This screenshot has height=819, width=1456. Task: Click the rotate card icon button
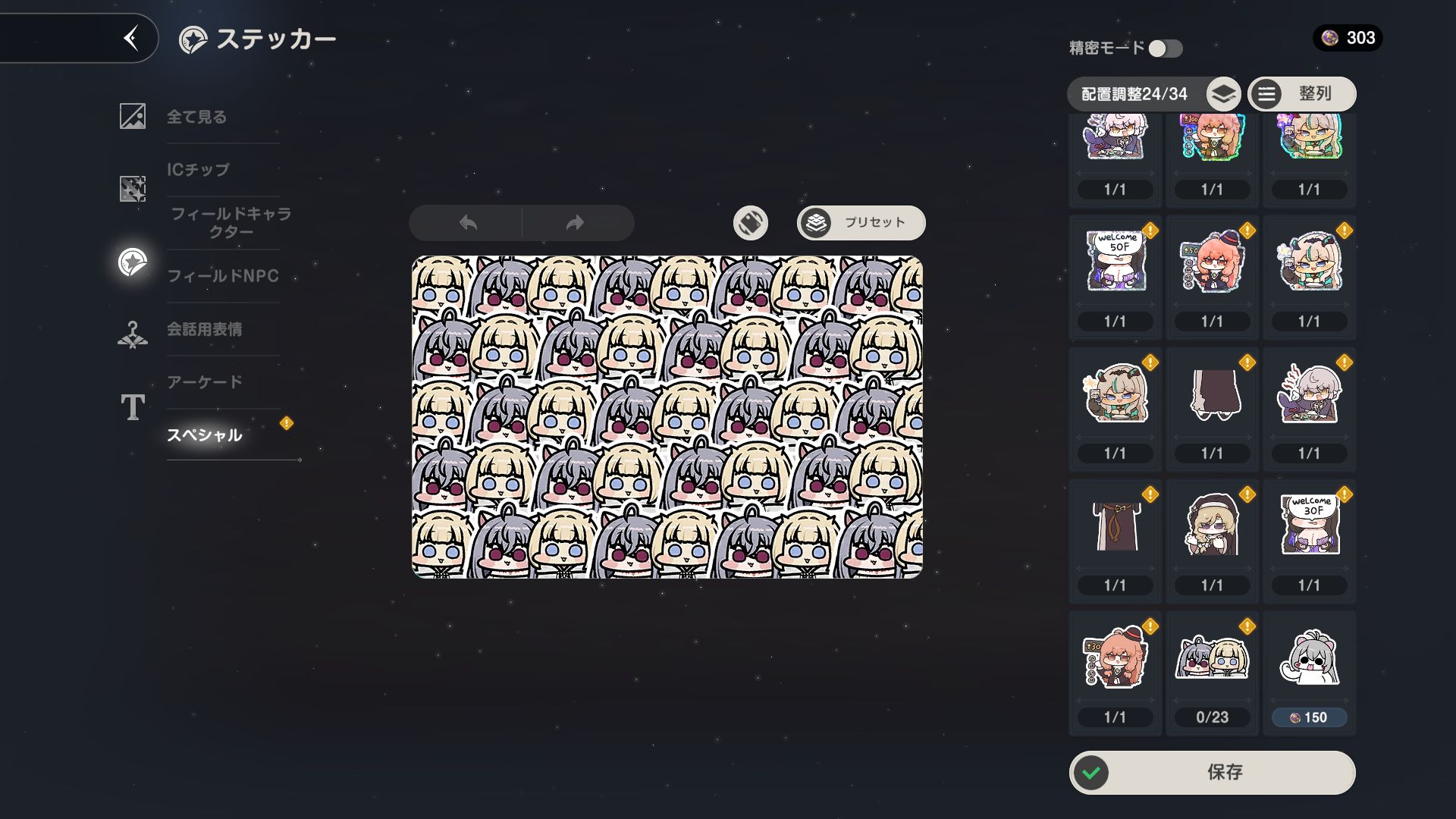(x=750, y=223)
